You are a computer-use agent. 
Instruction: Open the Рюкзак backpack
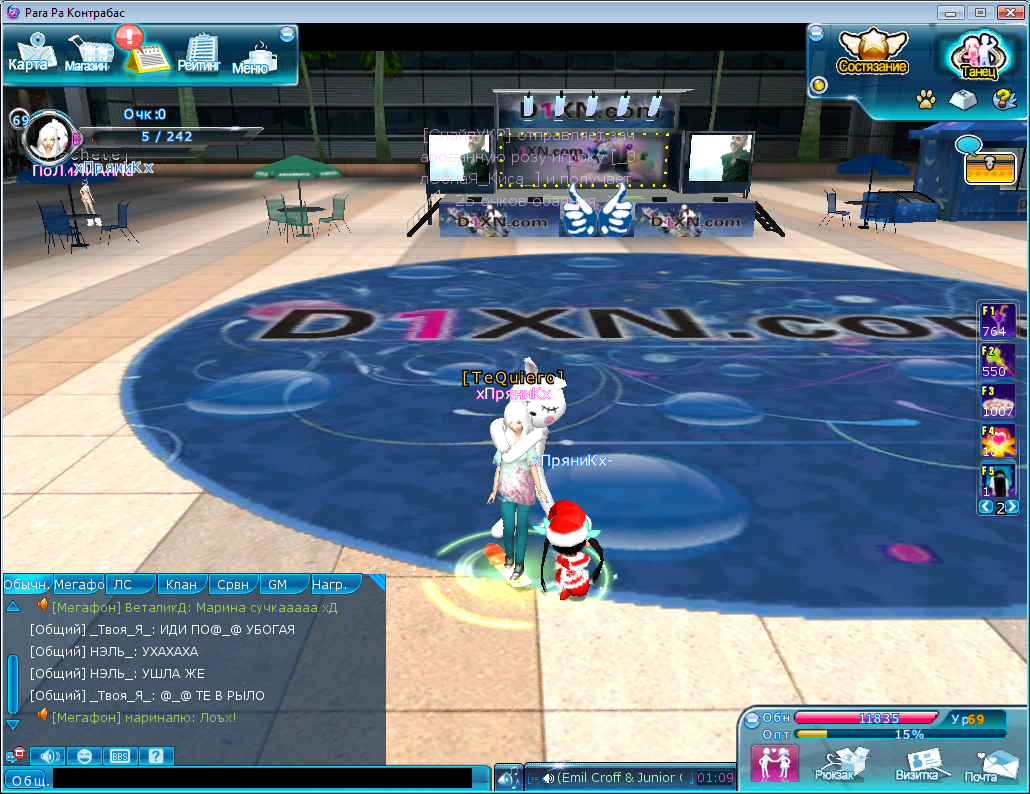[x=835, y=764]
